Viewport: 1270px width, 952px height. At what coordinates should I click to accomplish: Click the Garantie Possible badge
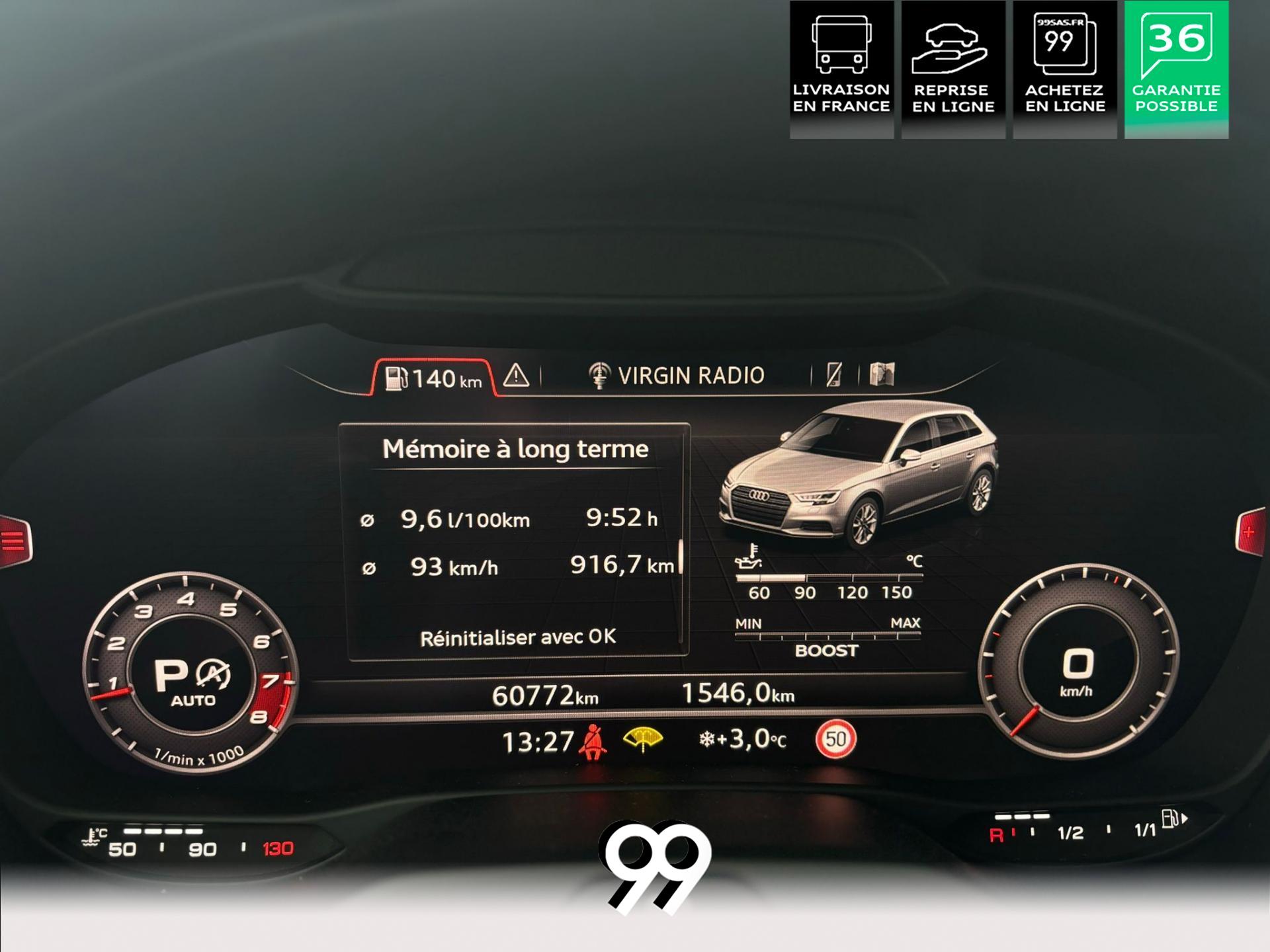pyautogui.click(x=1176, y=69)
